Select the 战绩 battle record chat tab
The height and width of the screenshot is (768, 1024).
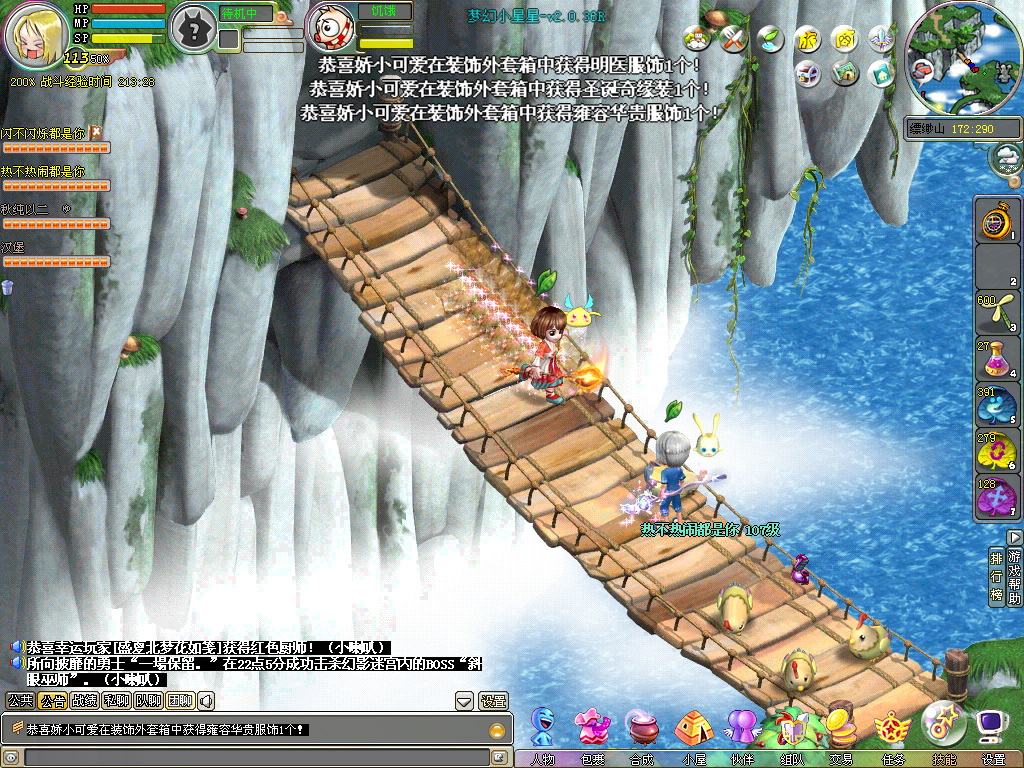84,701
